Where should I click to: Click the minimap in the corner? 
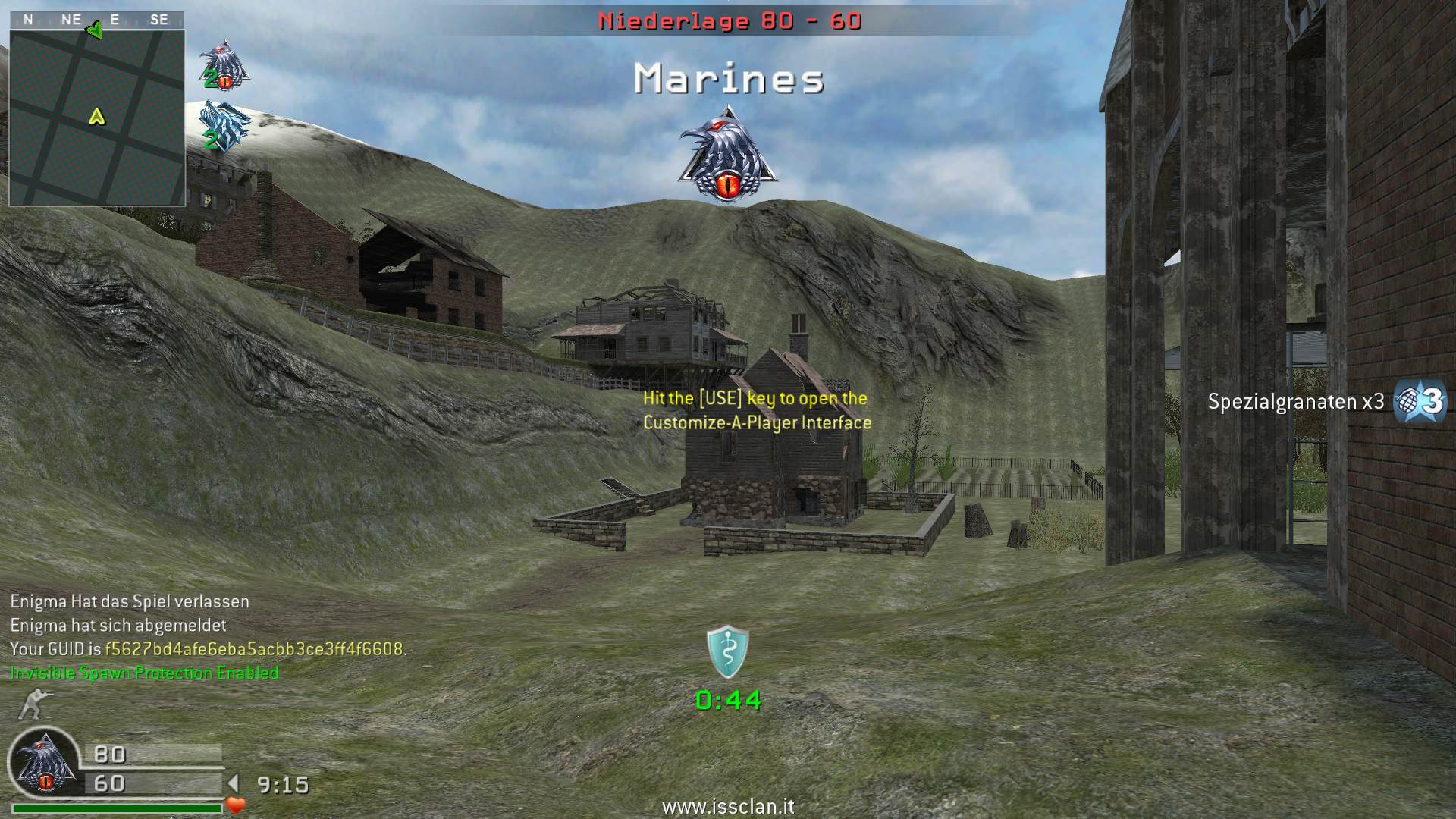[x=97, y=118]
